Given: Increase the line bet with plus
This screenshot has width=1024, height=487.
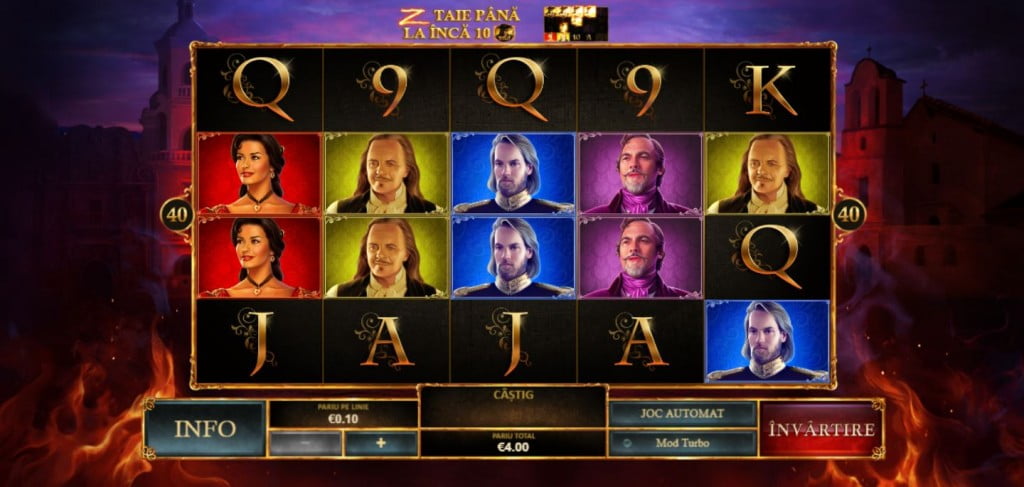Looking at the screenshot, I should (x=380, y=444).
